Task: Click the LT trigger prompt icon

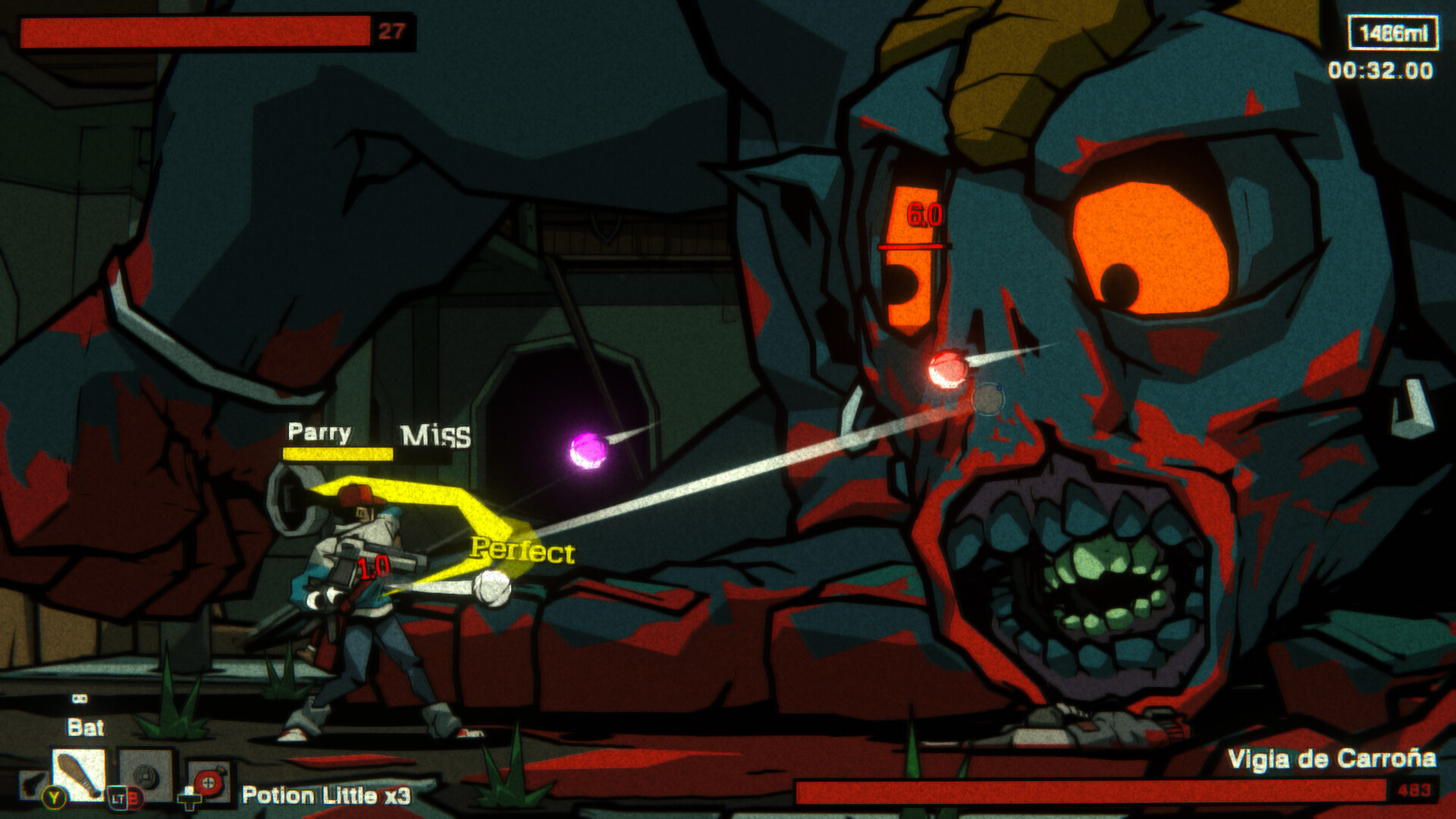Action: (x=118, y=799)
